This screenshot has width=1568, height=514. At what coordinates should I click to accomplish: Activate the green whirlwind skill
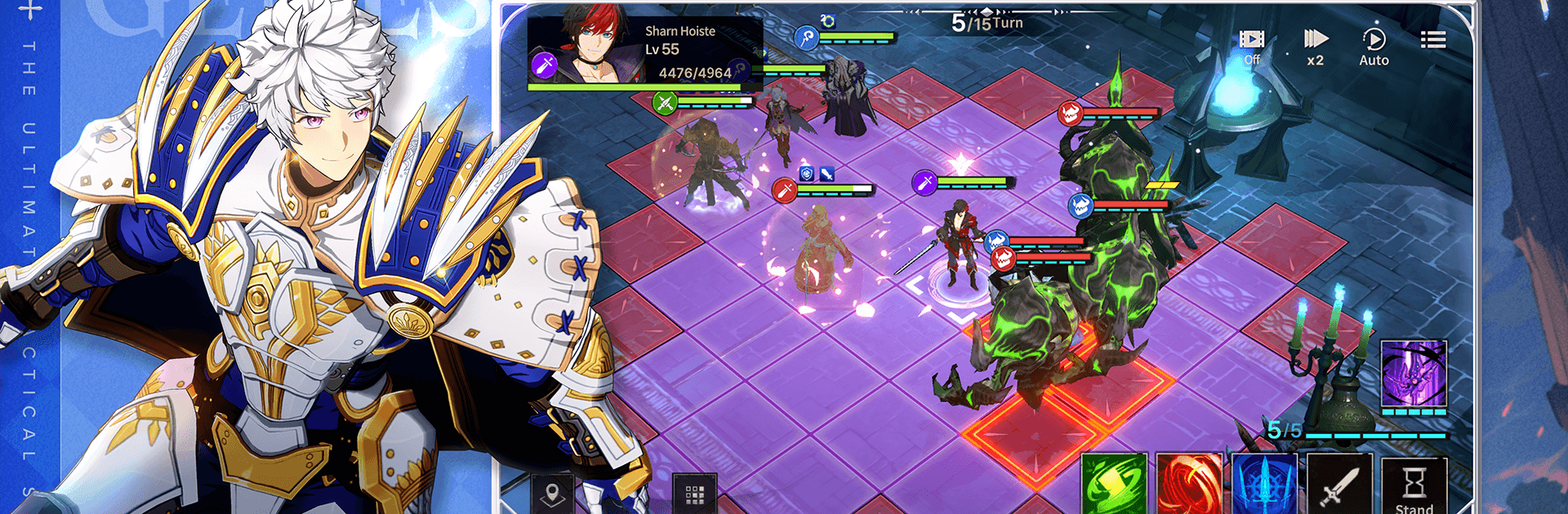tap(1114, 485)
